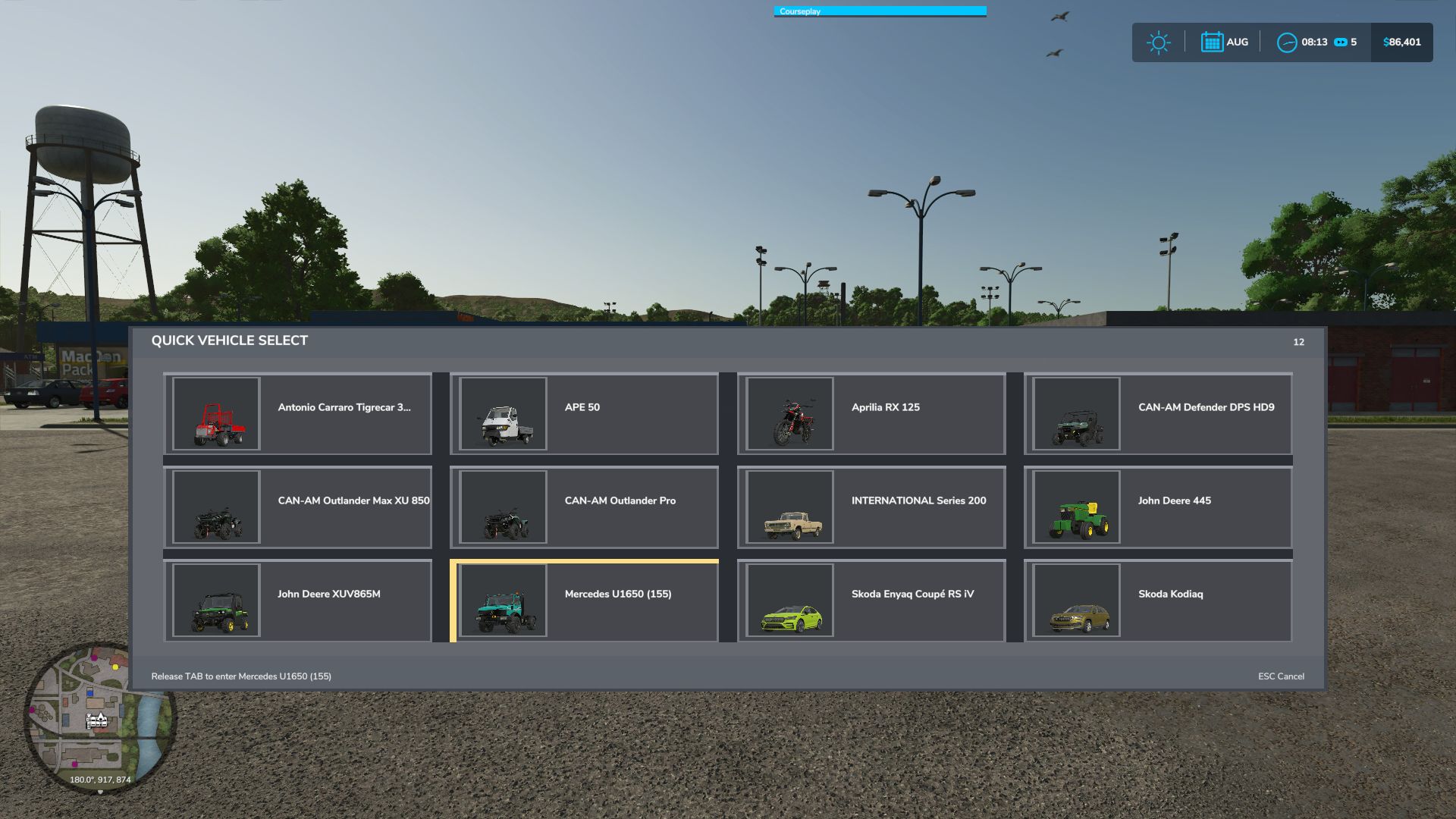Select the APE 50 vehicle

(x=584, y=413)
